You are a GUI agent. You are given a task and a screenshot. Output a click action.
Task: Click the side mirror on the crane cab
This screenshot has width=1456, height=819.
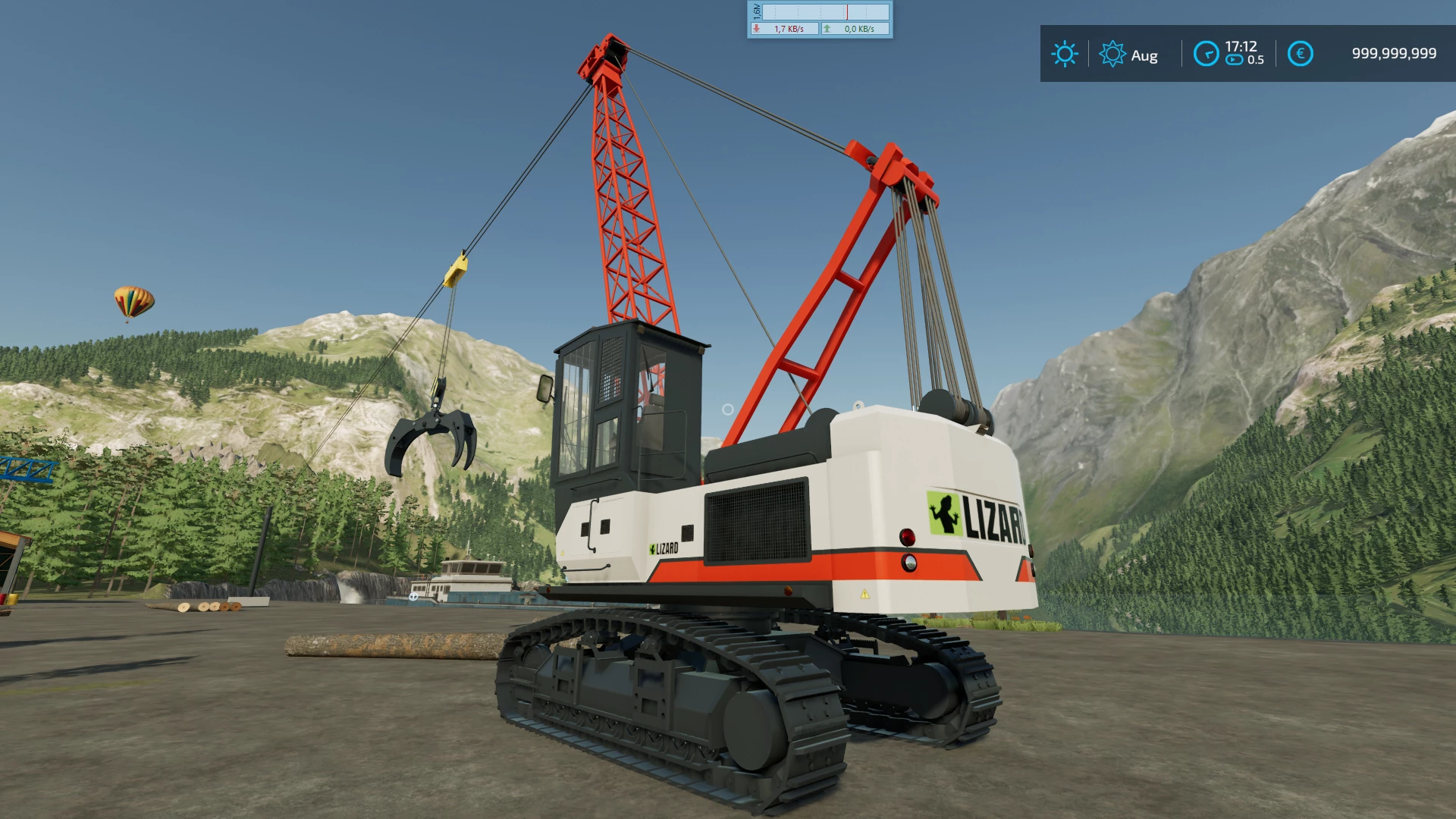point(544,389)
